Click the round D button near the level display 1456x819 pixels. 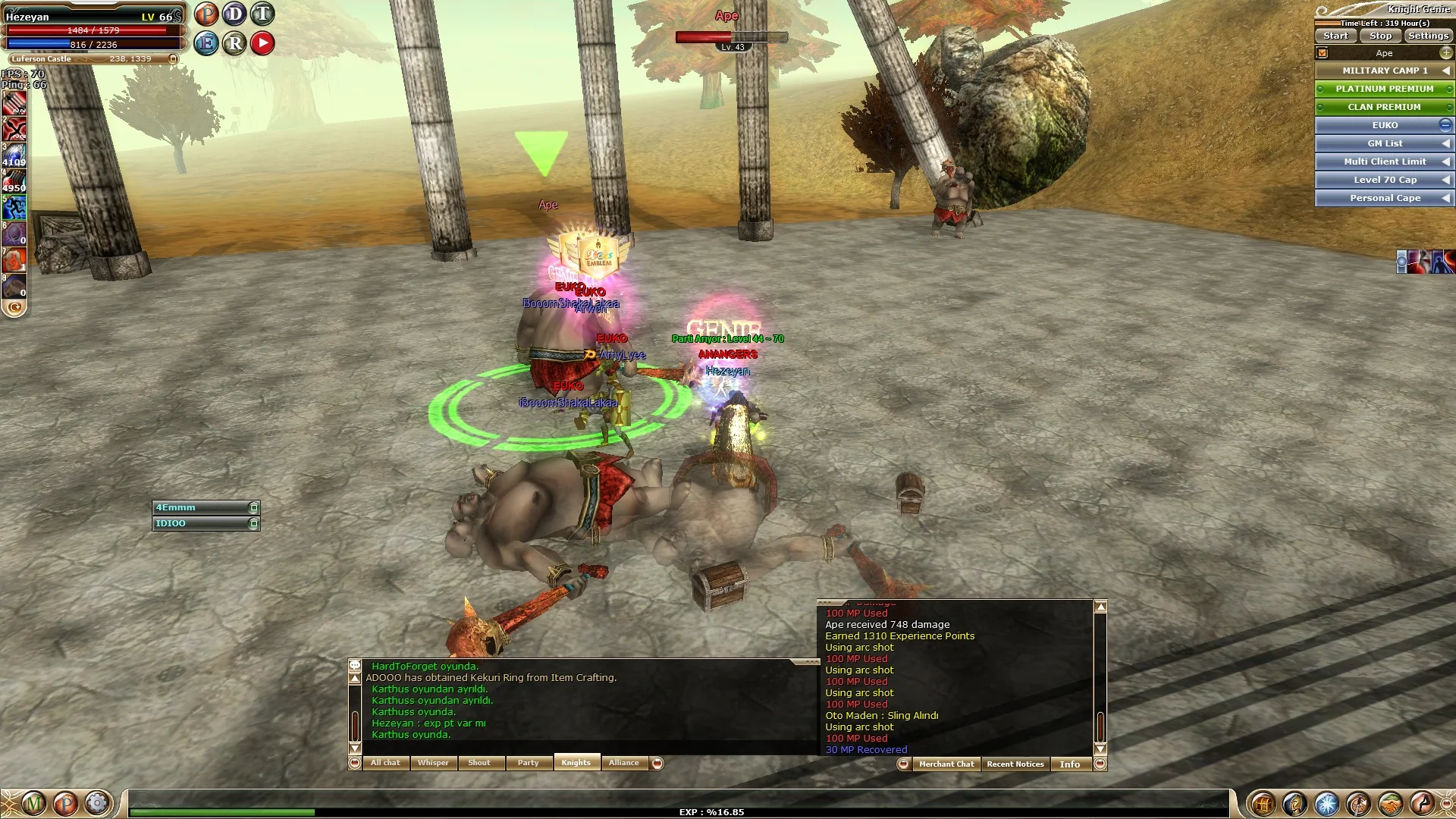(x=234, y=14)
